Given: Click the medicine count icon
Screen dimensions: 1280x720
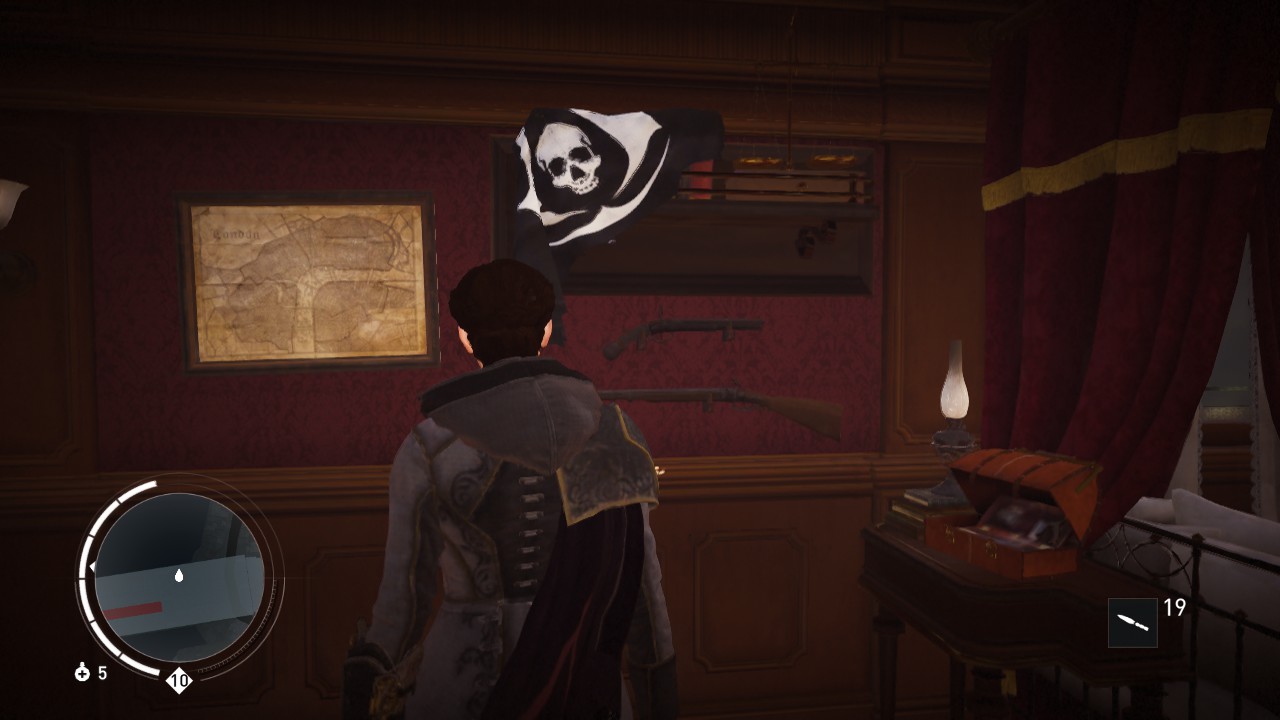Looking at the screenshot, I should (83, 673).
